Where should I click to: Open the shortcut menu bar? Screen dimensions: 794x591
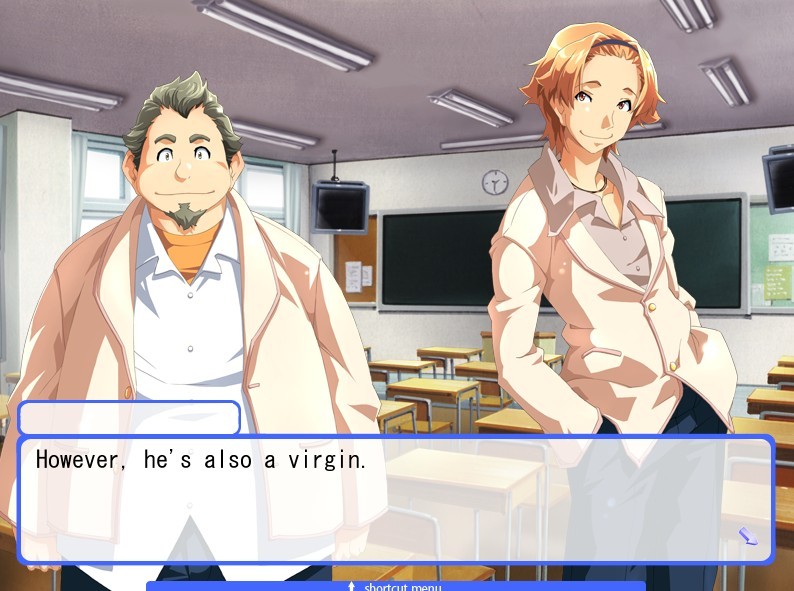point(396,586)
